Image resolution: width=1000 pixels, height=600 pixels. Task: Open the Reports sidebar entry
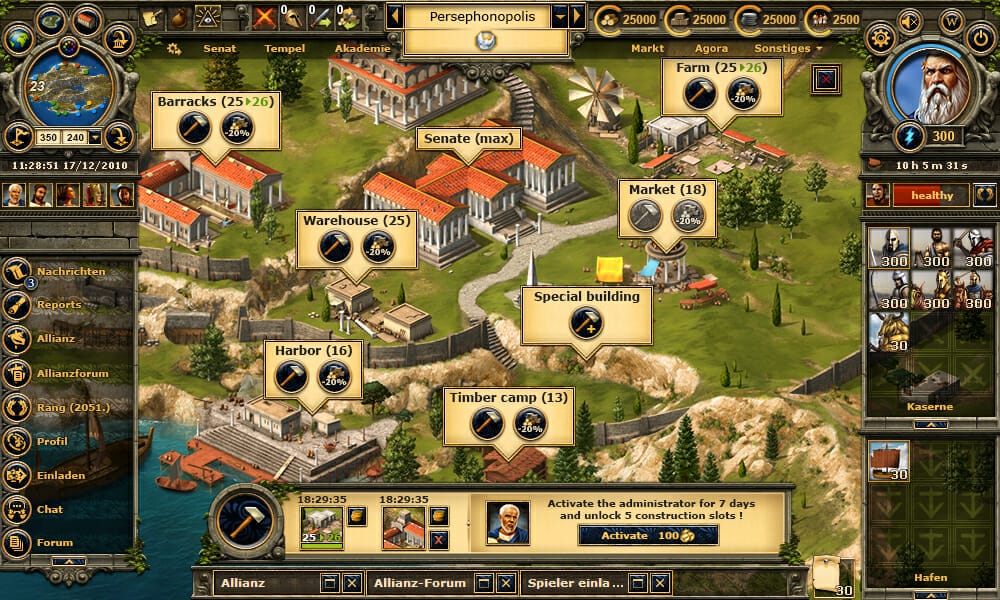[x=59, y=305]
